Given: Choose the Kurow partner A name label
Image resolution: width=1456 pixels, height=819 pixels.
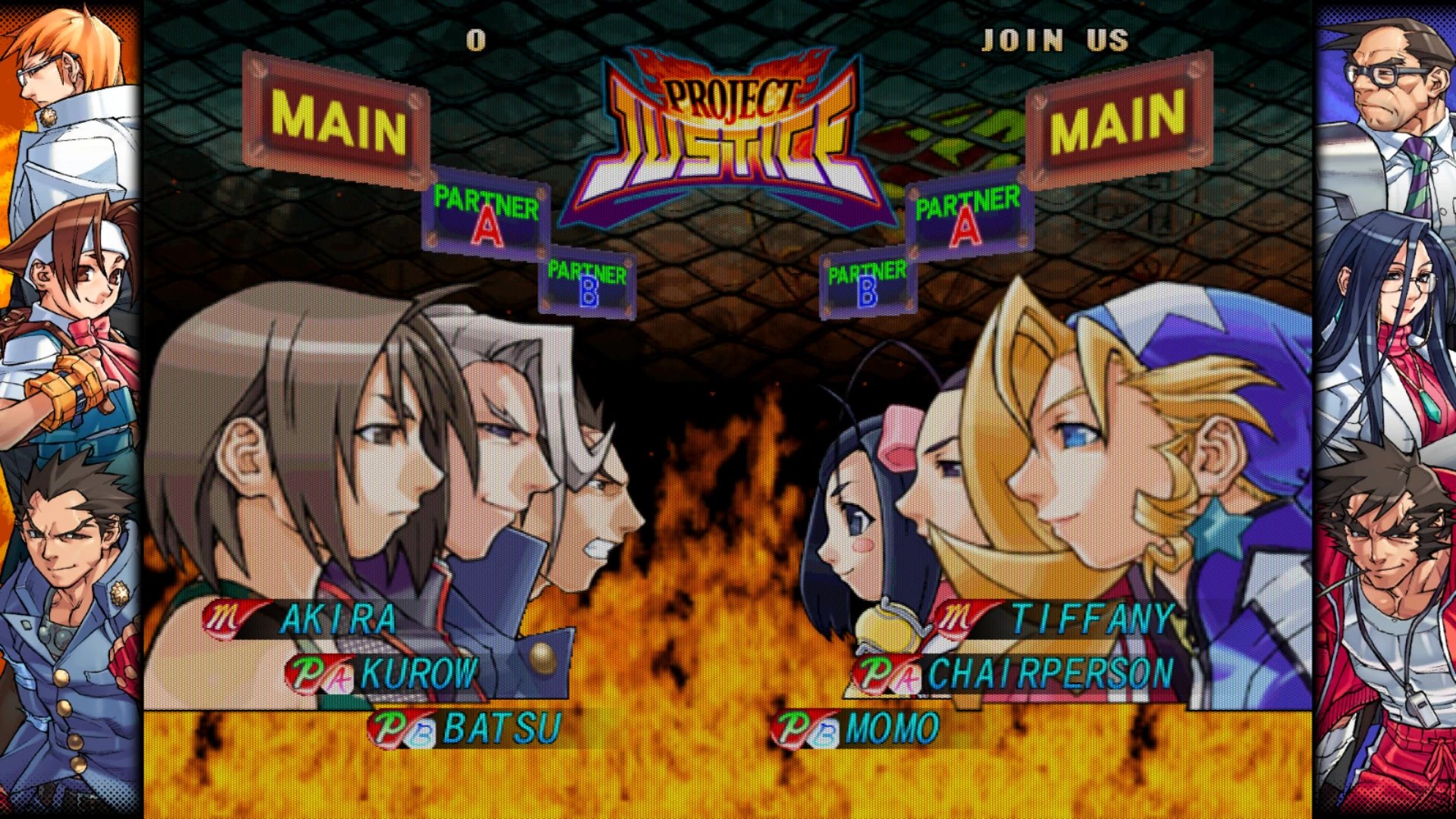Looking at the screenshot, I should pyautogui.click(x=419, y=673).
